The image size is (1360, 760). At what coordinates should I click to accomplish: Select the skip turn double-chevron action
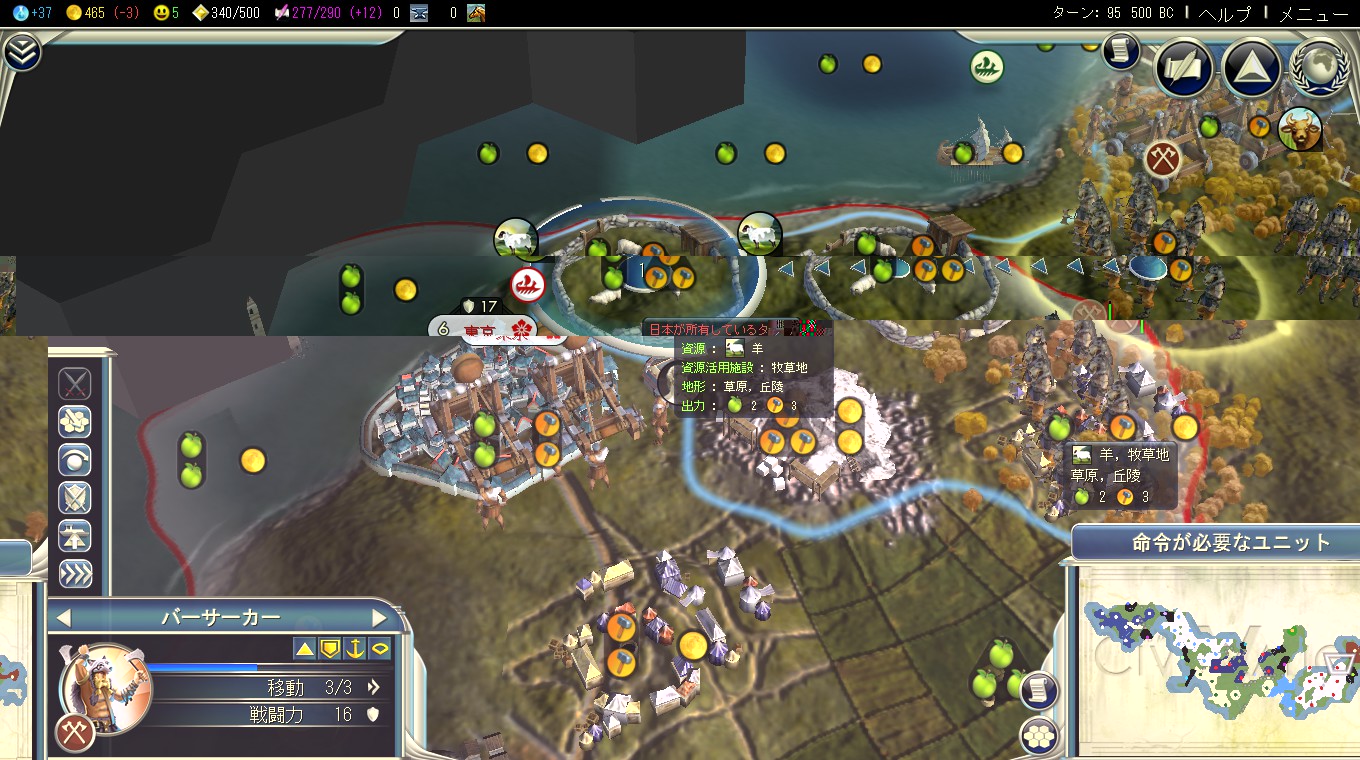click(75, 573)
